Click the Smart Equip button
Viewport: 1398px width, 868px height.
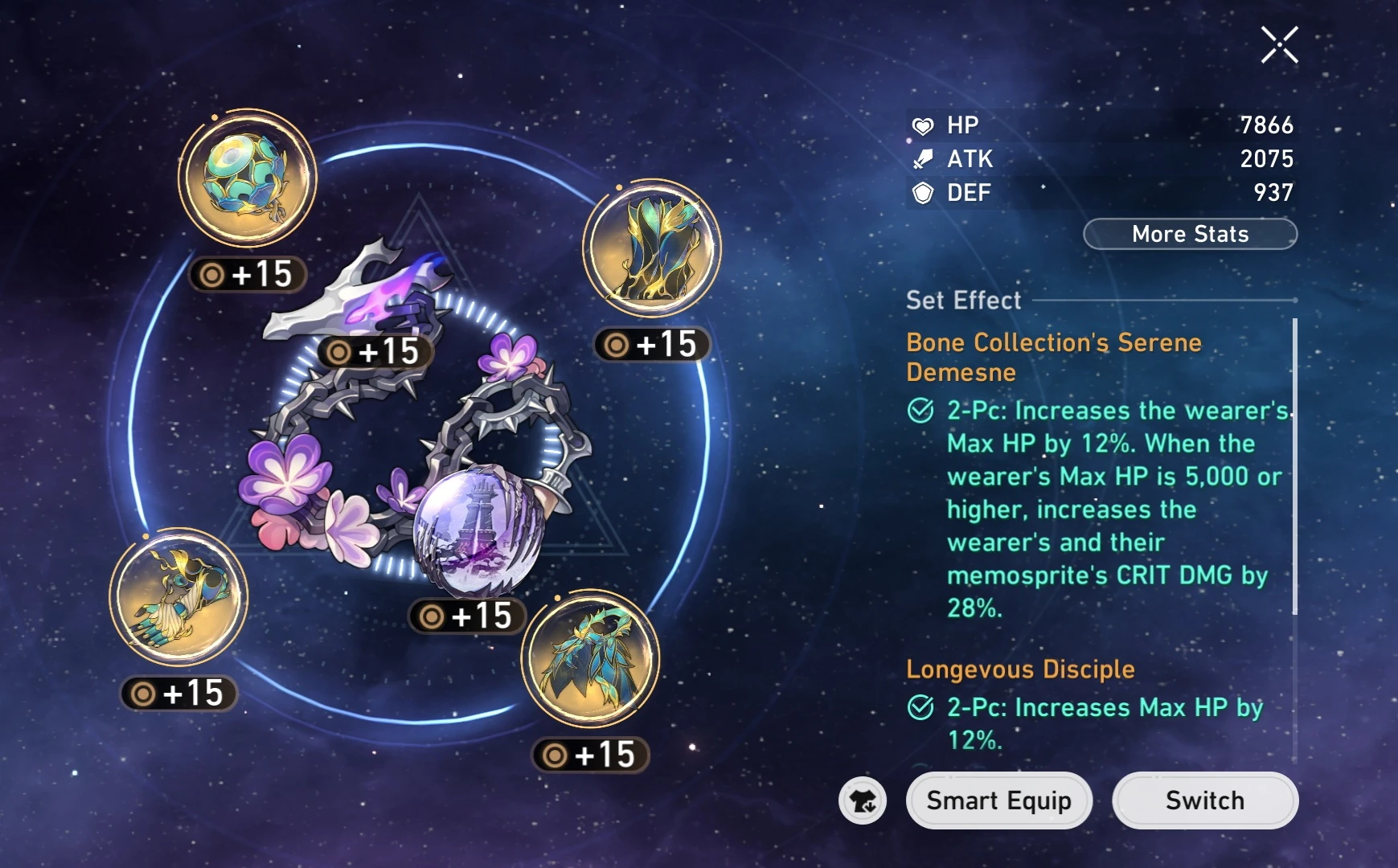click(x=999, y=800)
